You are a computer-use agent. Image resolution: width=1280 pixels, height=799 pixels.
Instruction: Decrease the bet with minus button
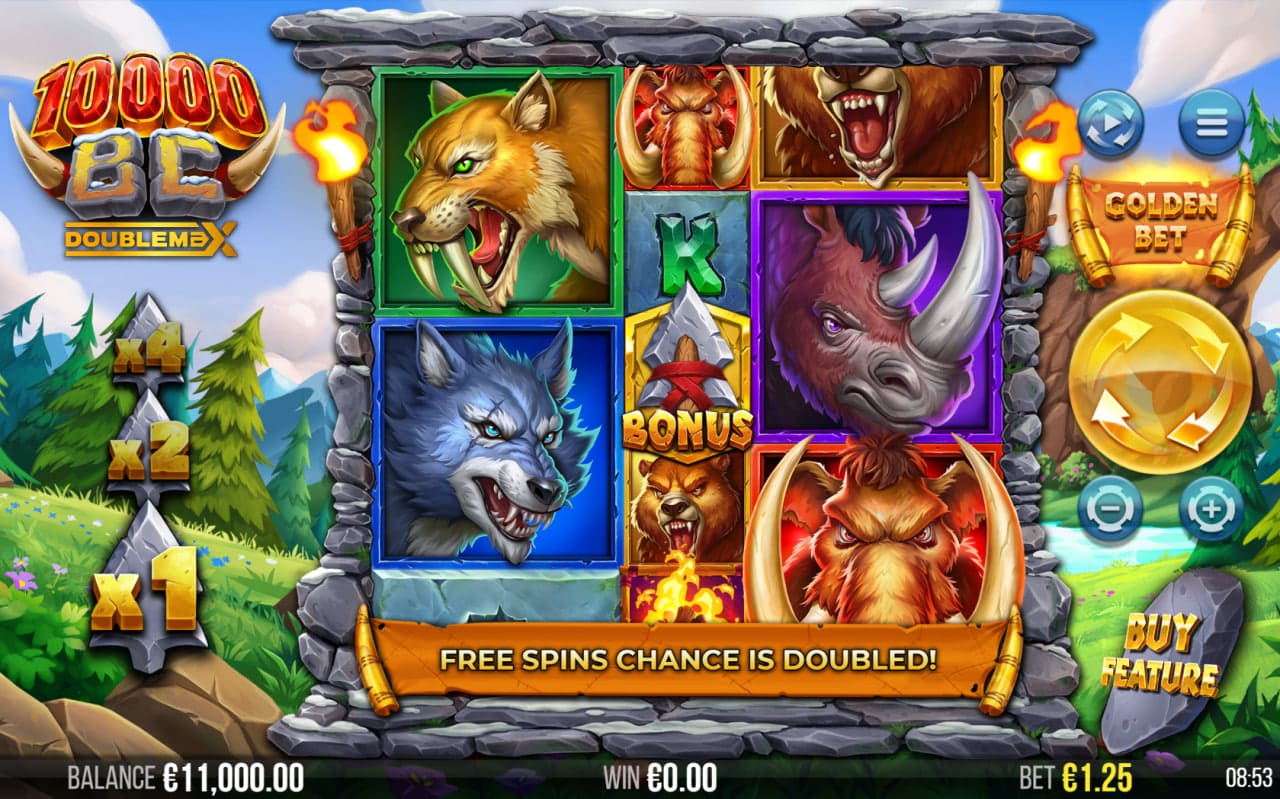pyautogui.click(x=1110, y=509)
